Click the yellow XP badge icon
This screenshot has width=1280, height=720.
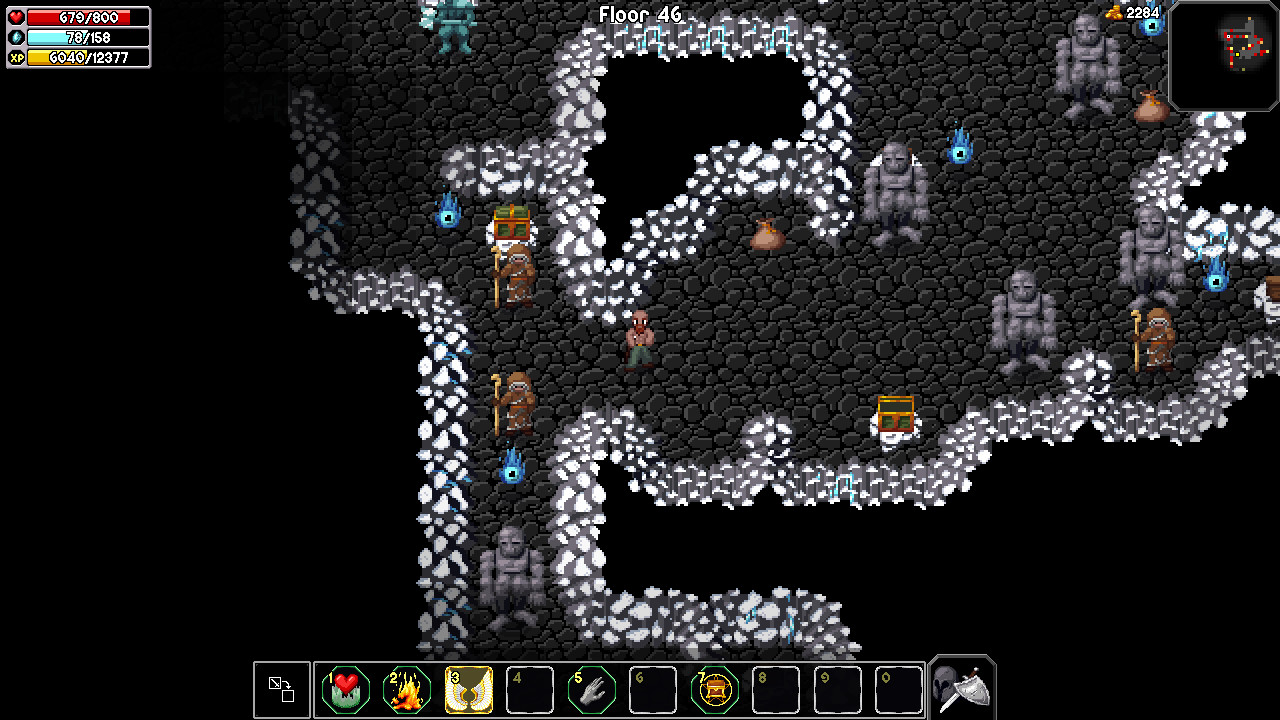[14, 58]
